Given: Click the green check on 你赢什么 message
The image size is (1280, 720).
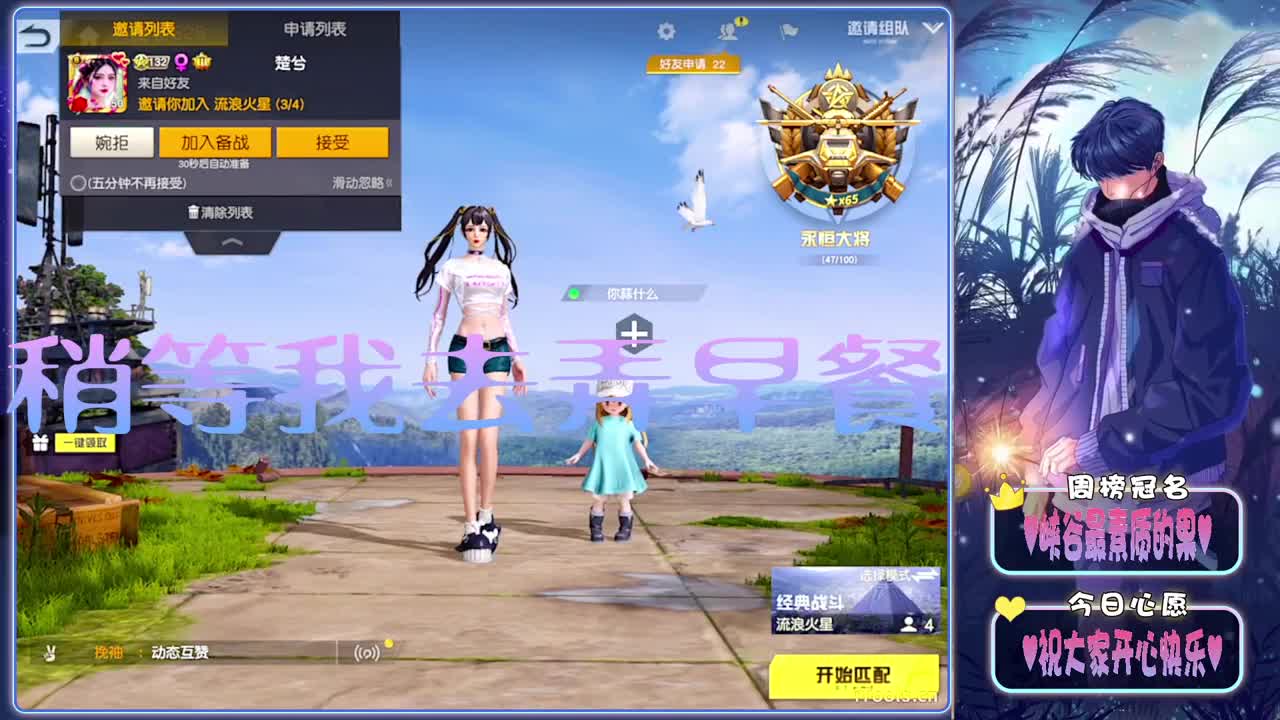Looking at the screenshot, I should [x=575, y=294].
